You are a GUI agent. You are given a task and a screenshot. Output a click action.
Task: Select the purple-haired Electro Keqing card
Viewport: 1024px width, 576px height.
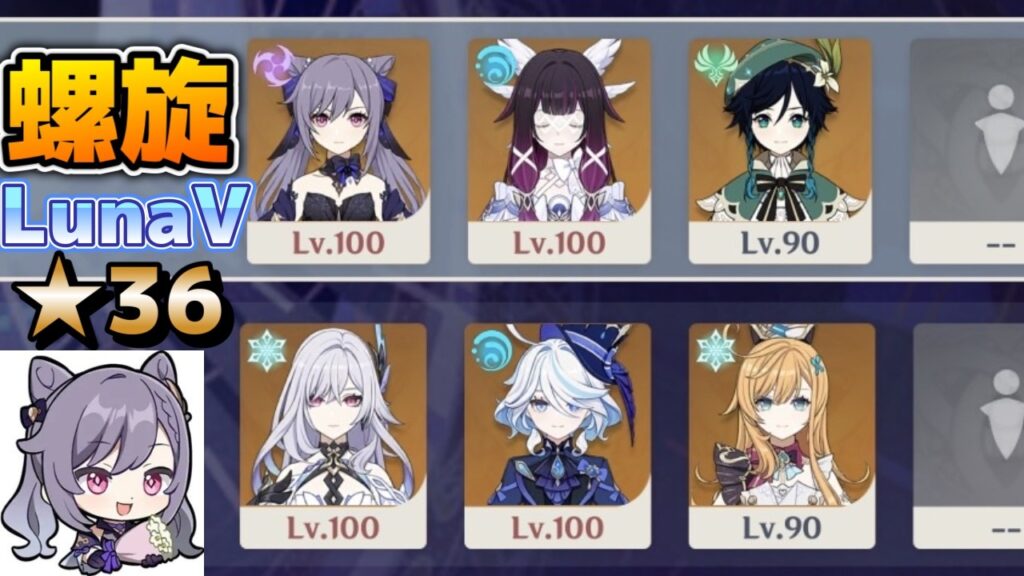pyautogui.click(x=338, y=150)
